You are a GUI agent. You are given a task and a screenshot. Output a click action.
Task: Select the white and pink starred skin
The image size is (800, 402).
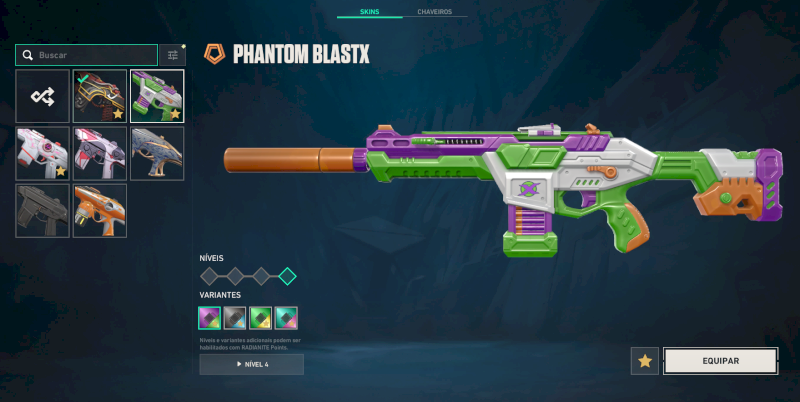click(42, 153)
